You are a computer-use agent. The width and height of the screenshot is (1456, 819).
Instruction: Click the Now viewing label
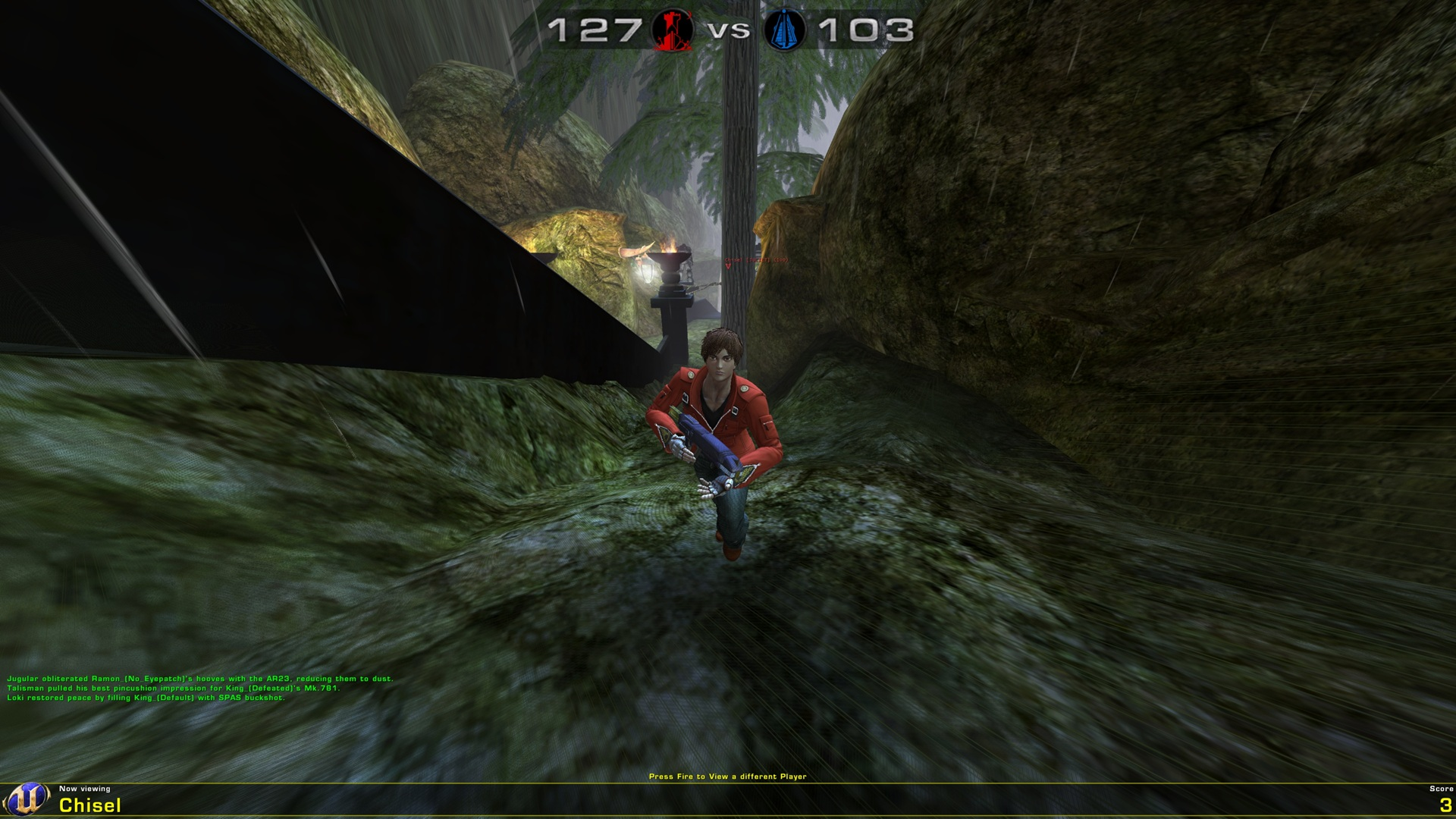tap(85, 789)
